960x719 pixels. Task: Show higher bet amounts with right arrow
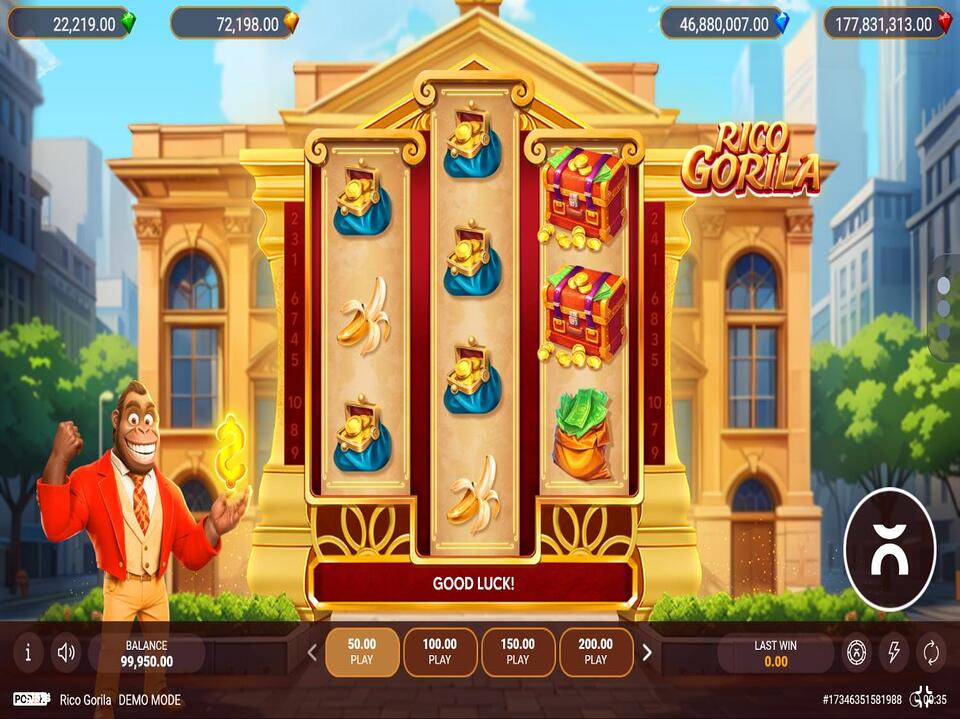tap(647, 653)
